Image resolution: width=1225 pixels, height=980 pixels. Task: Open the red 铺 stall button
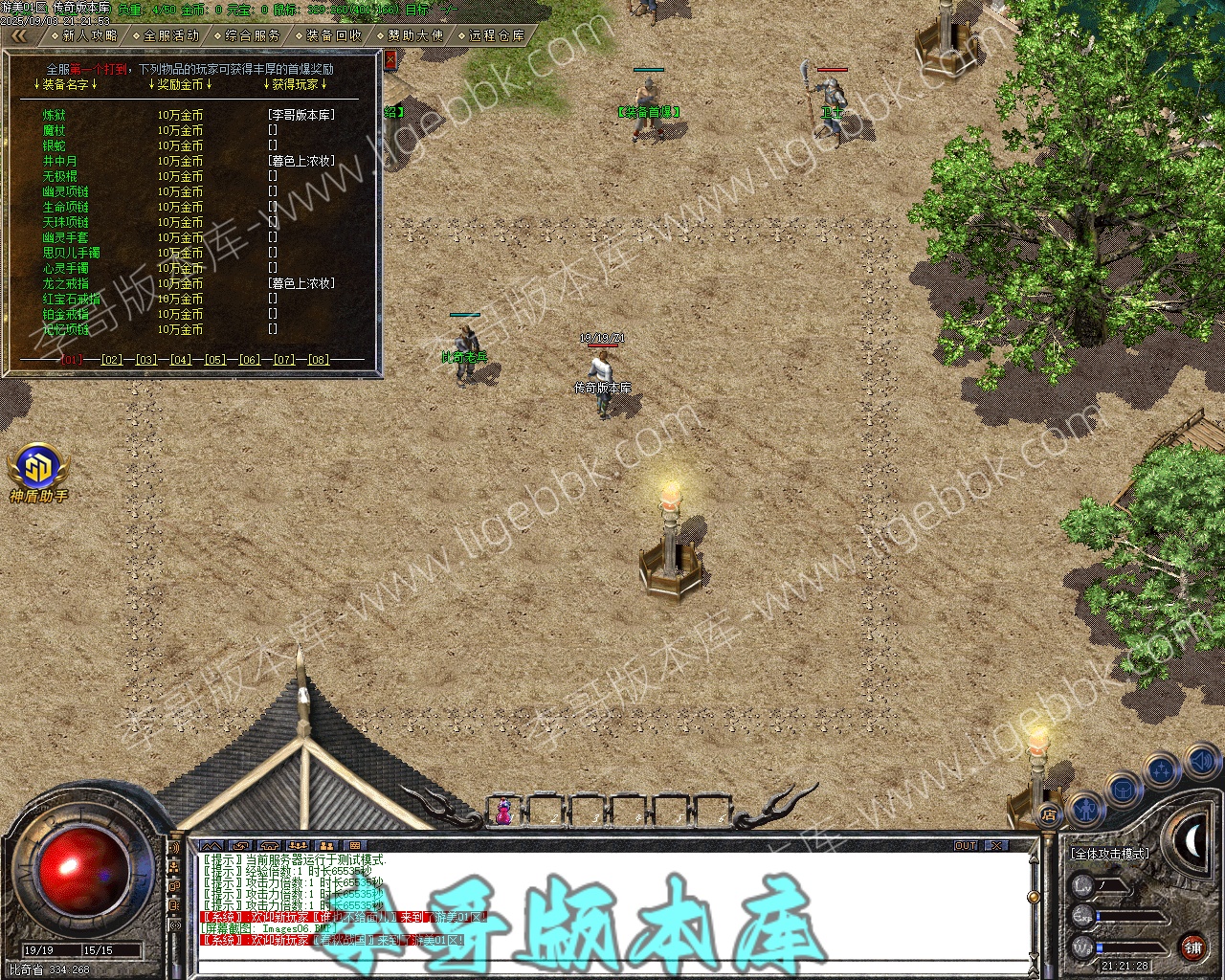(x=1192, y=948)
